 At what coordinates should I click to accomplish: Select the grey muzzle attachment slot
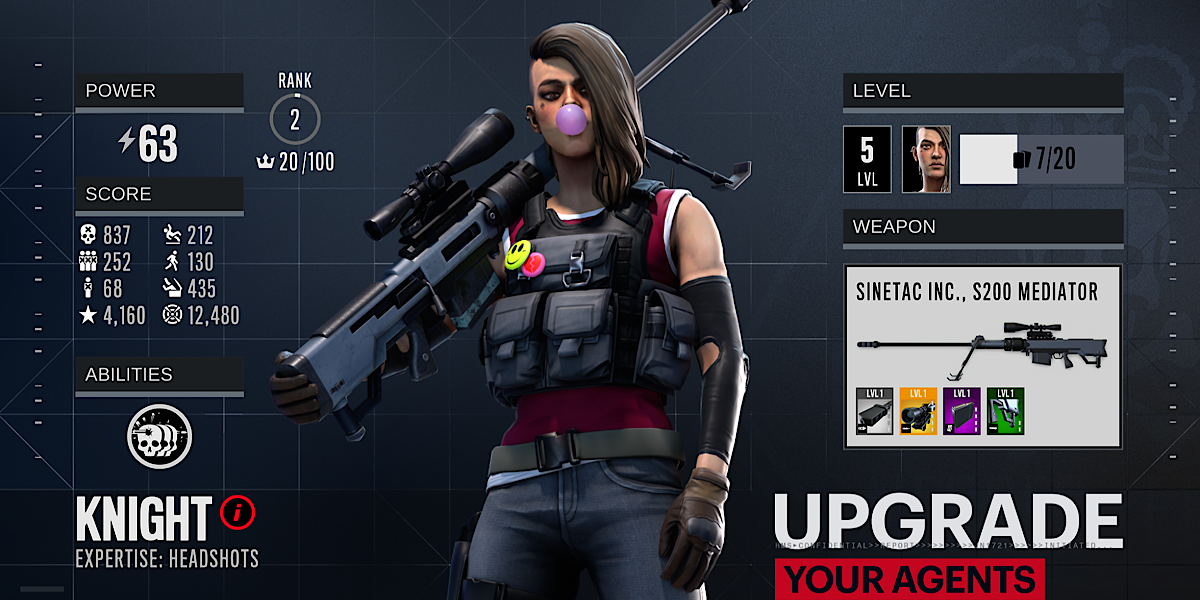875,412
